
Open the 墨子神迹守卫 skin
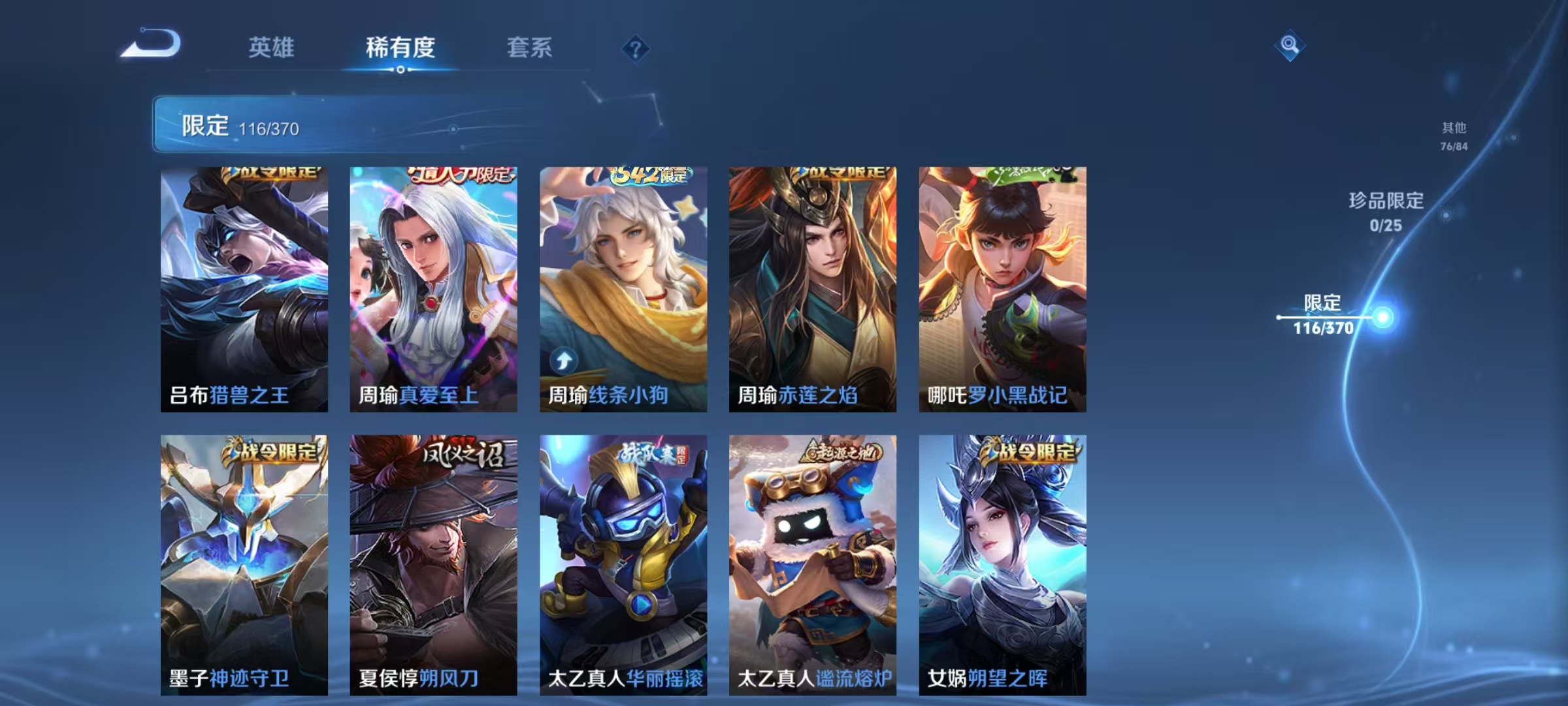245,562
